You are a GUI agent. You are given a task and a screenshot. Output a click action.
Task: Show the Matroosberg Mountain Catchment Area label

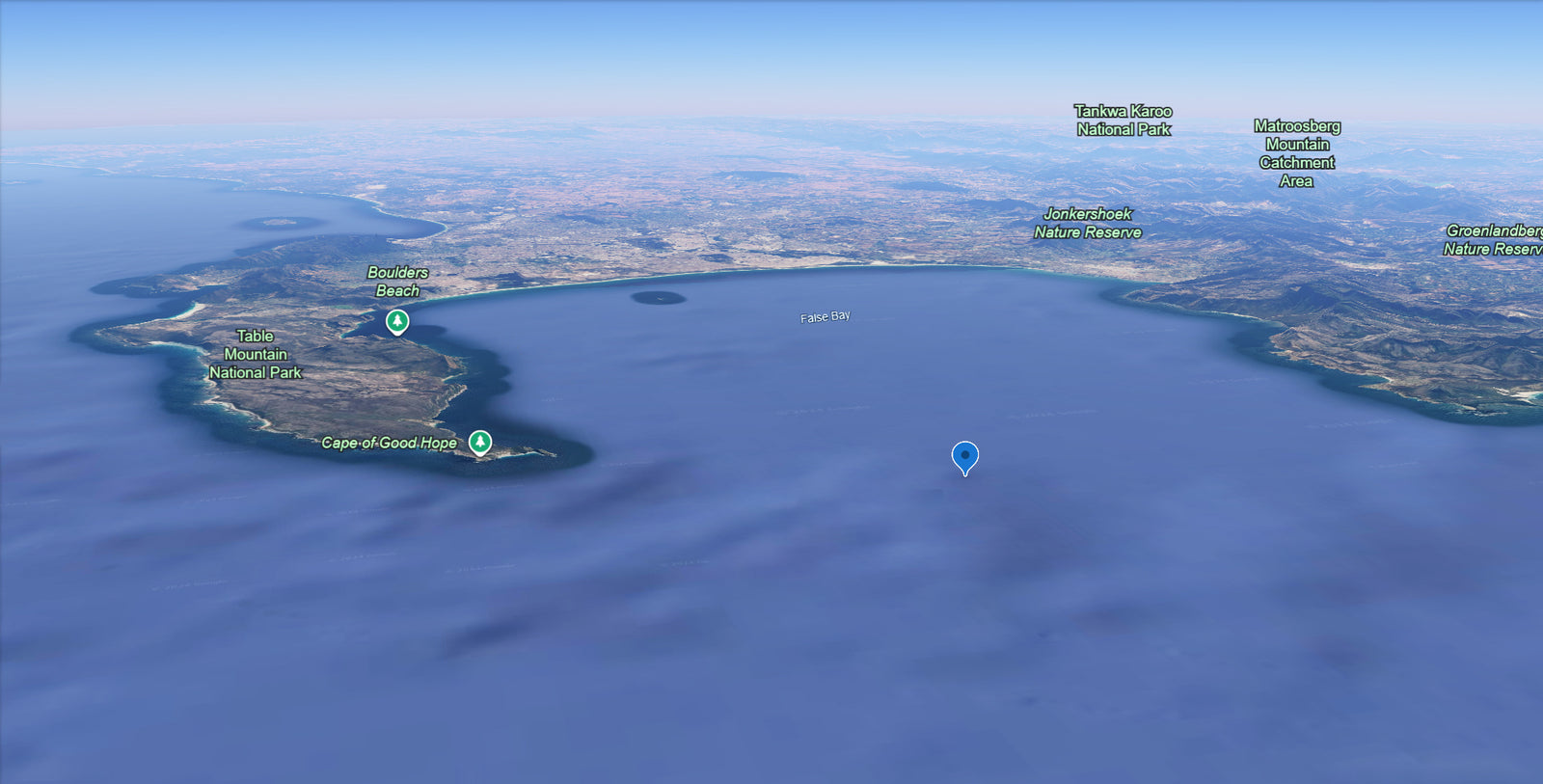click(1297, 153)
